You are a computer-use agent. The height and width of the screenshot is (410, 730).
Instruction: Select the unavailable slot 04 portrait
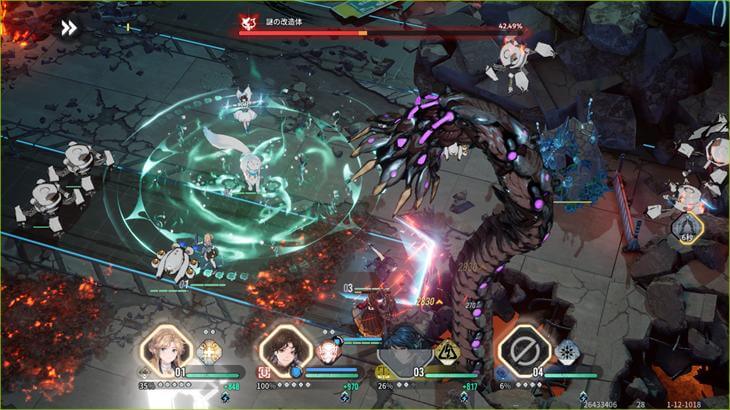pyautogui.click(x=520, y=348)
